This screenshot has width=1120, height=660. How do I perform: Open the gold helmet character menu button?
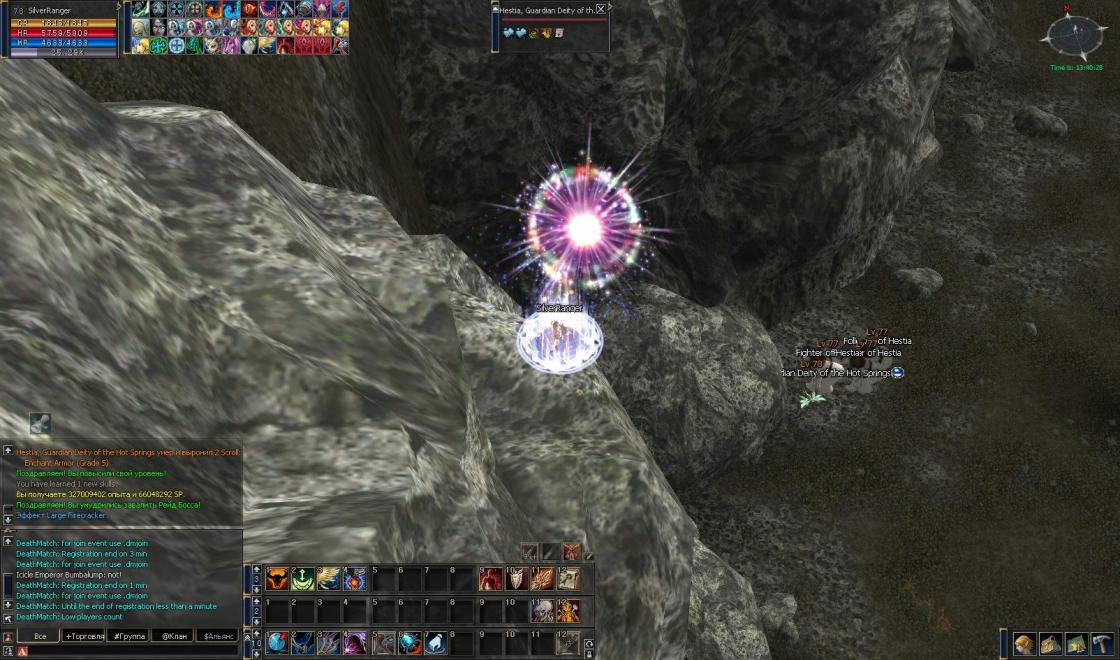pyautogui.click(x=1024, y=643)
